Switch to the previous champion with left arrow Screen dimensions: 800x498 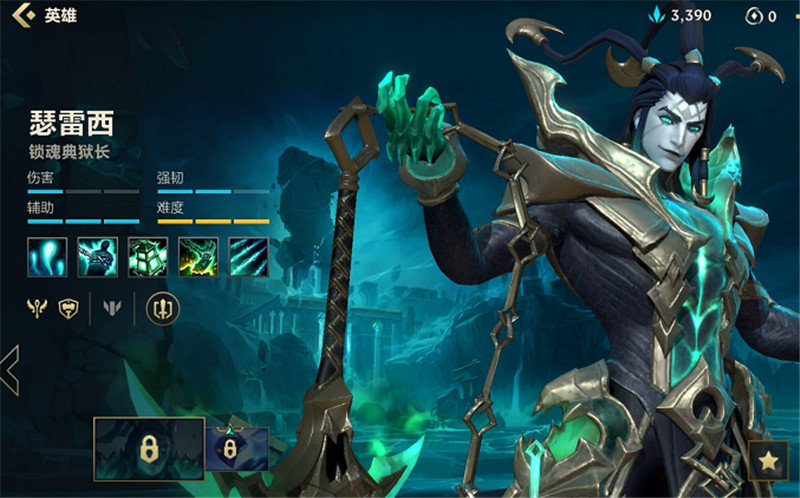point(10,370)
